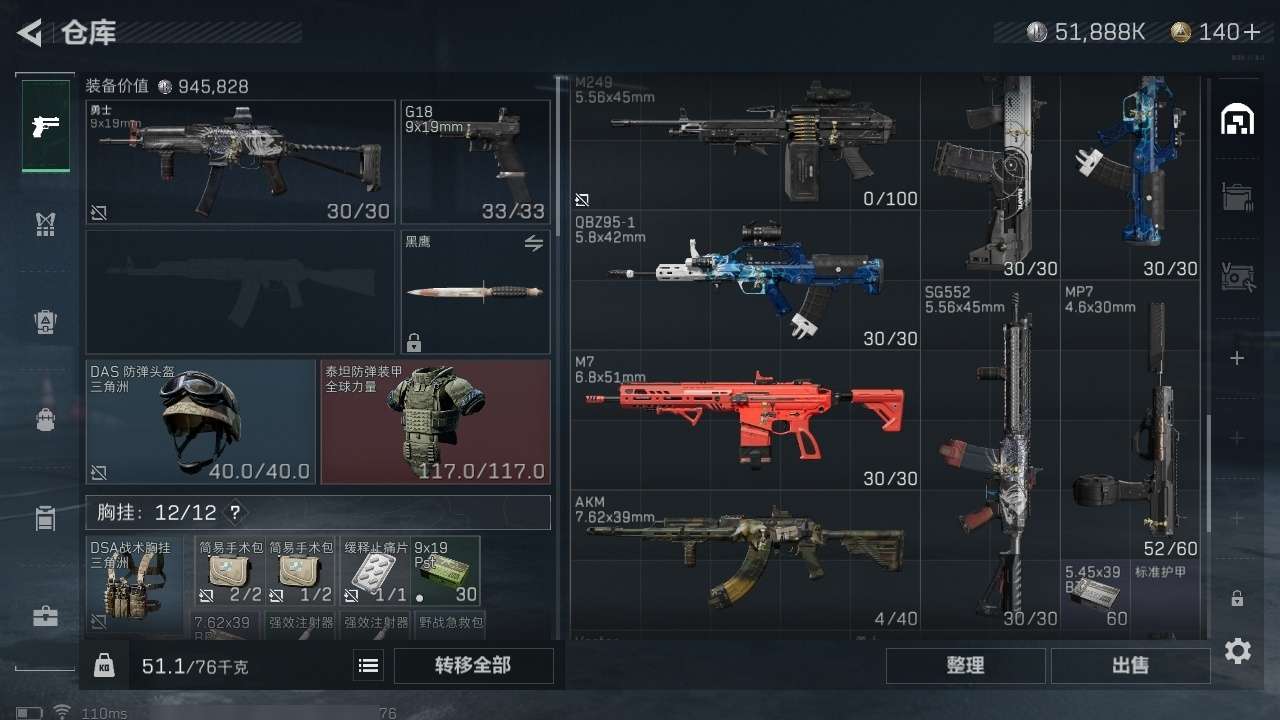Select the DAS 防弹头盔 helmet slot
This screenshot has width=1280, height=720.
click(200, 422)
